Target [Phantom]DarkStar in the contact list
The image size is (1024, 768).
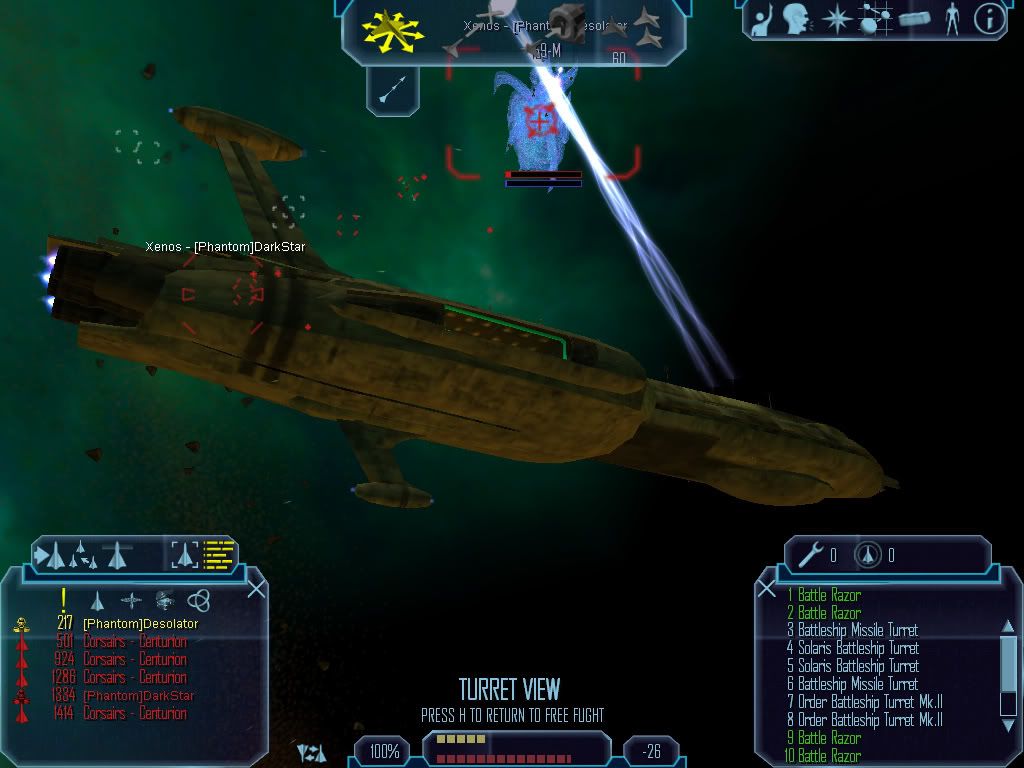[x=138, y=696]
